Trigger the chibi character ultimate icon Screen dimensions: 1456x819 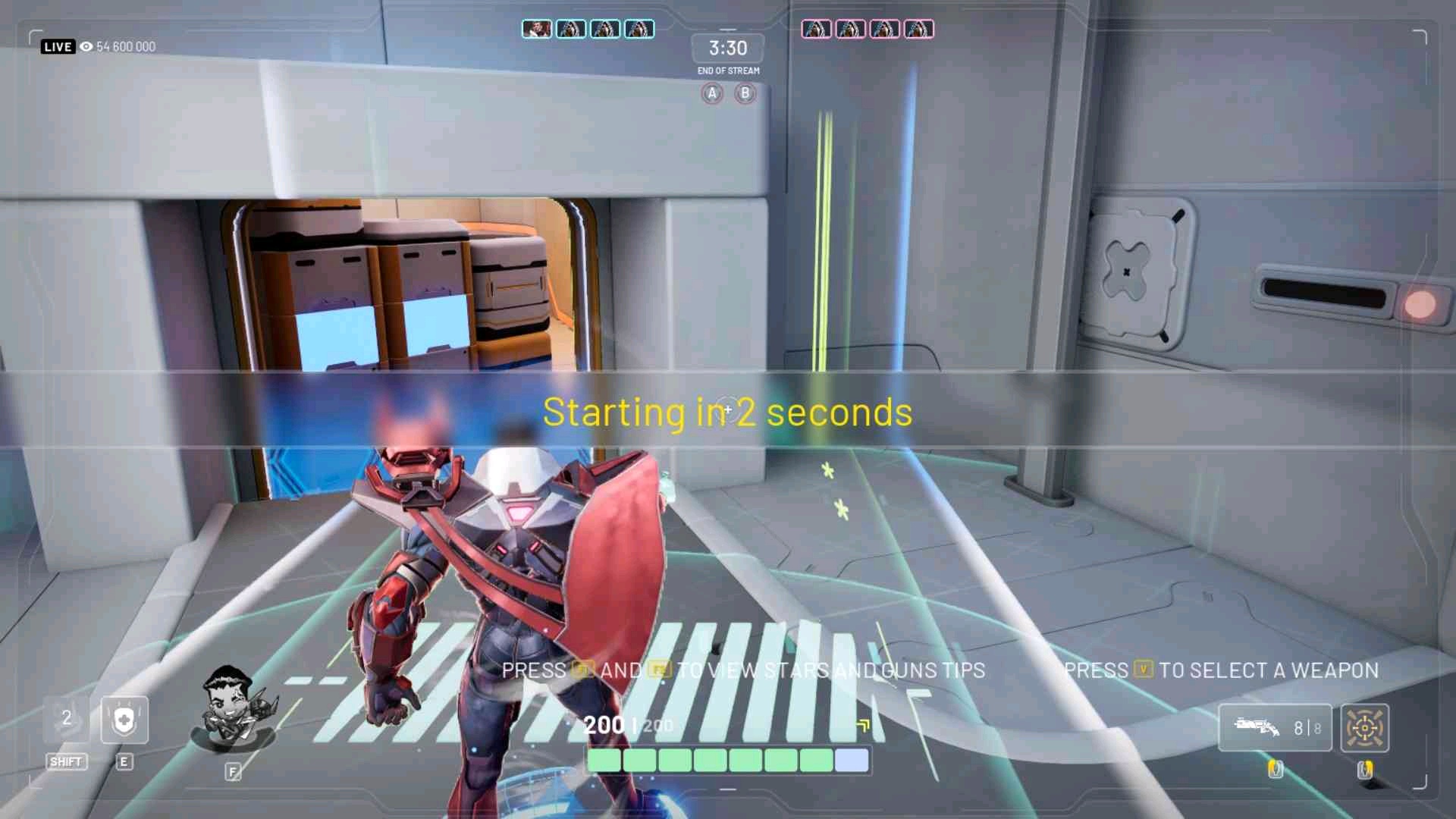(x=233, y=711)
